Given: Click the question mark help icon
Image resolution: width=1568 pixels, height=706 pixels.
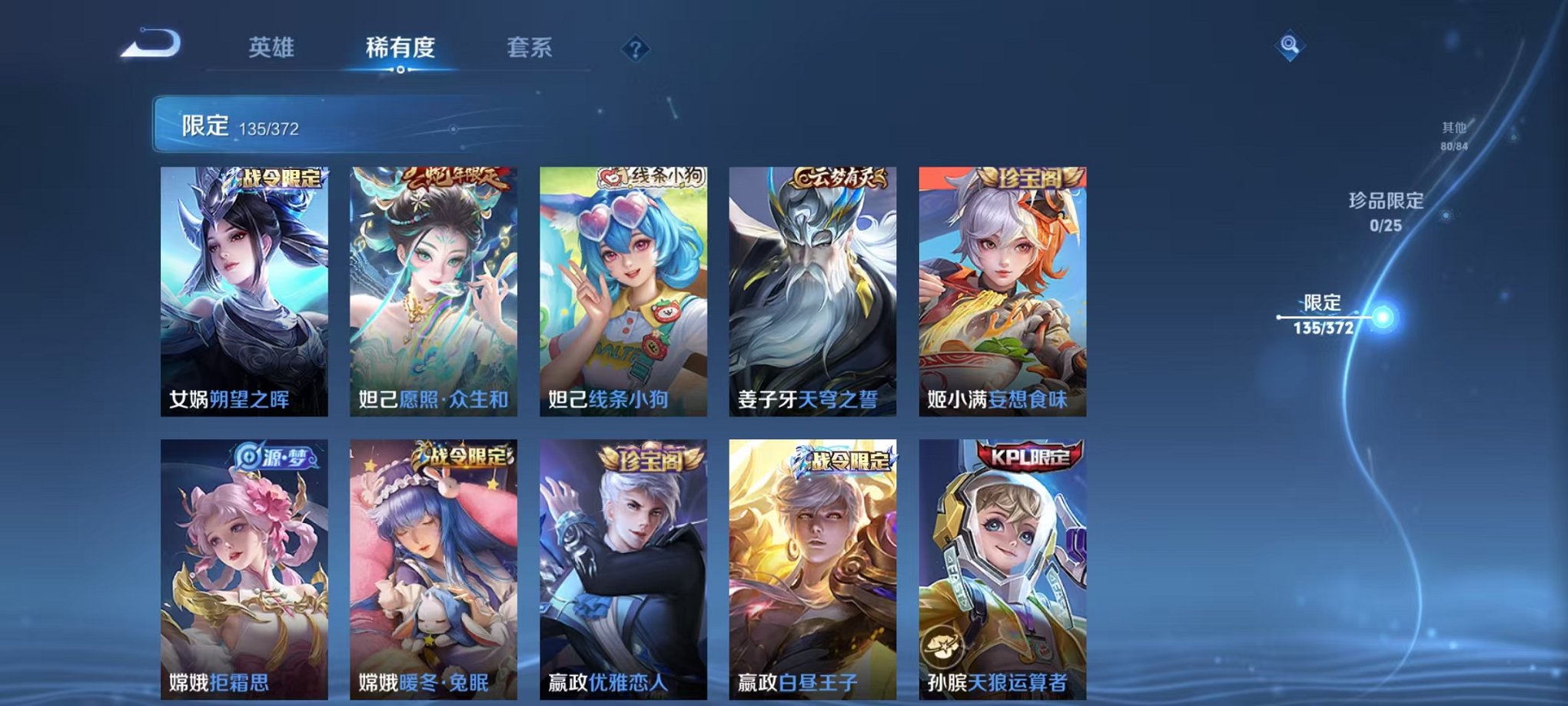Looking at the screenshot, I should (x=634, y=50).
